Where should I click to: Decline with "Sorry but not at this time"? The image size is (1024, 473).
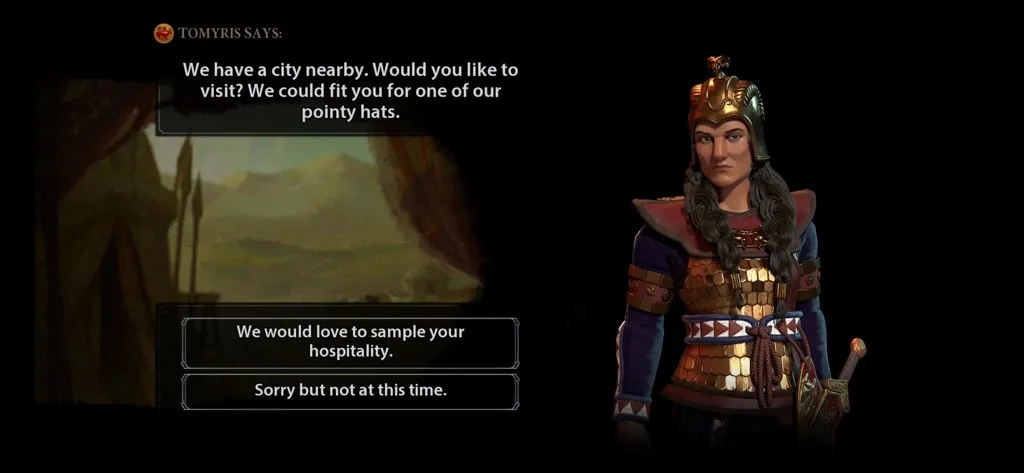(350, 391)
